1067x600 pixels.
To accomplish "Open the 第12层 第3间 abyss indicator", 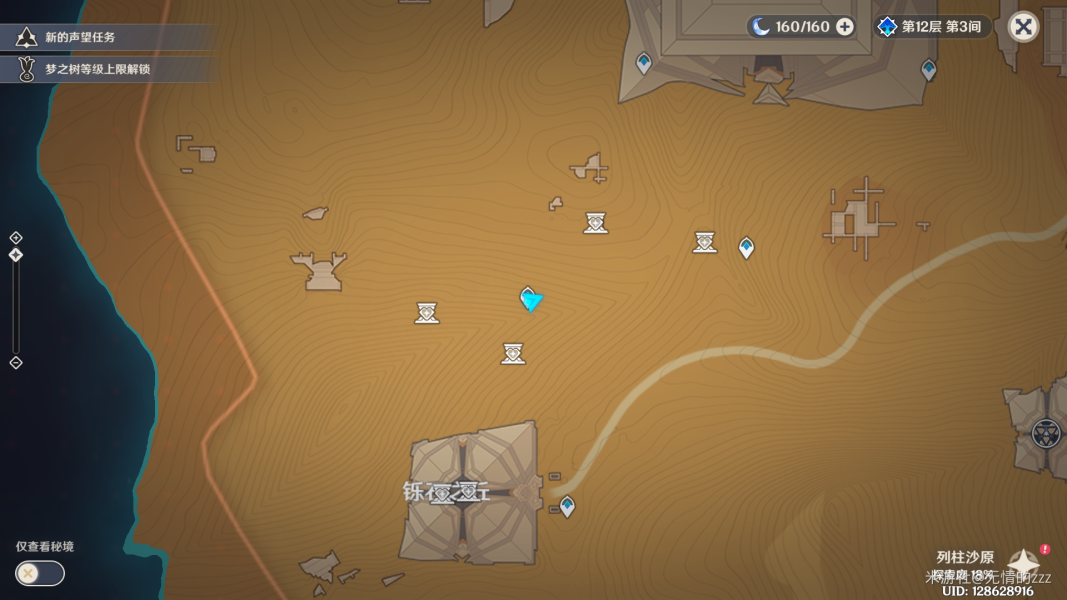I will point(929,27).
